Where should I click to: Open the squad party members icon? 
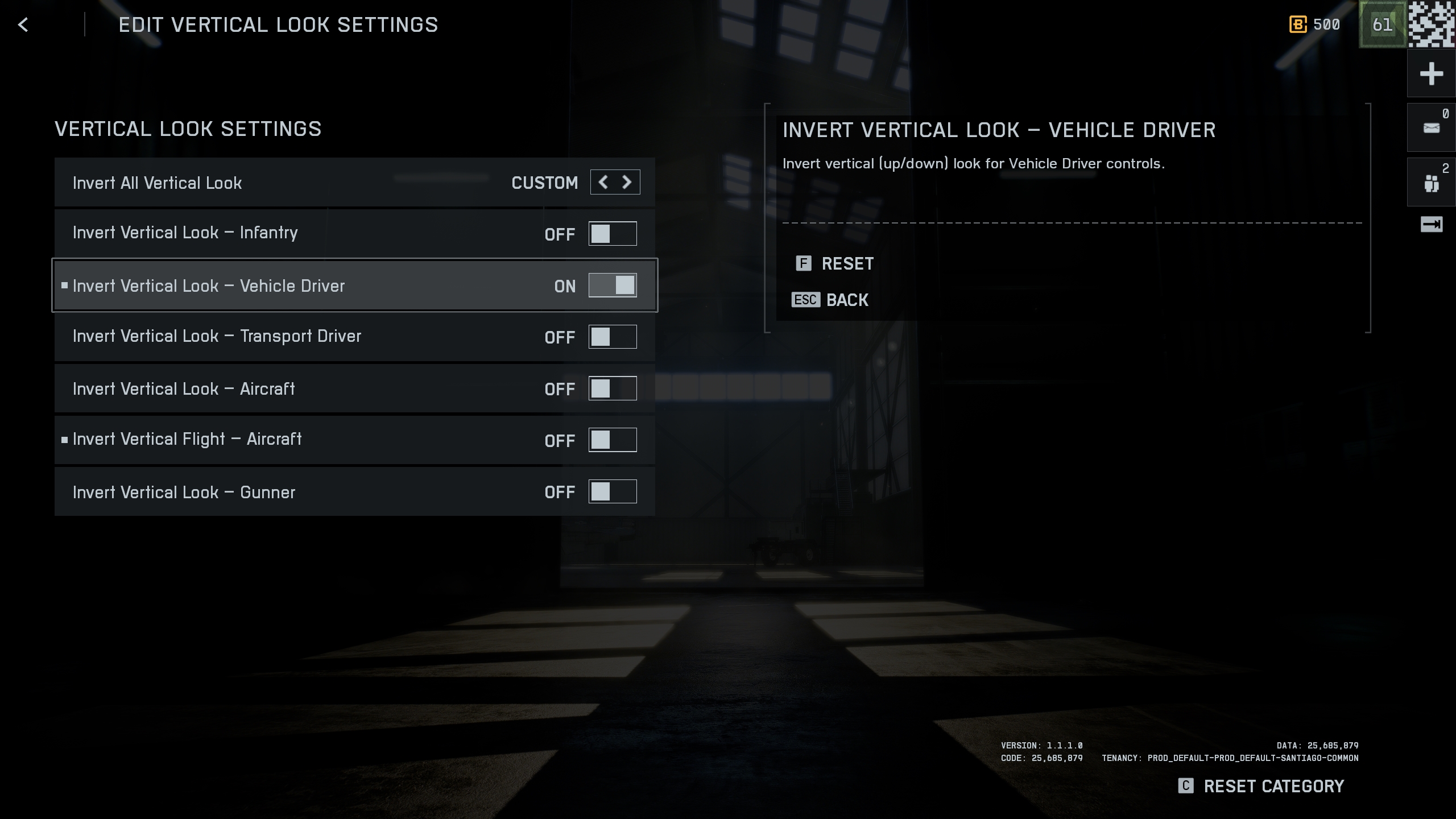pyautogui.click(x=1431, y=183)
